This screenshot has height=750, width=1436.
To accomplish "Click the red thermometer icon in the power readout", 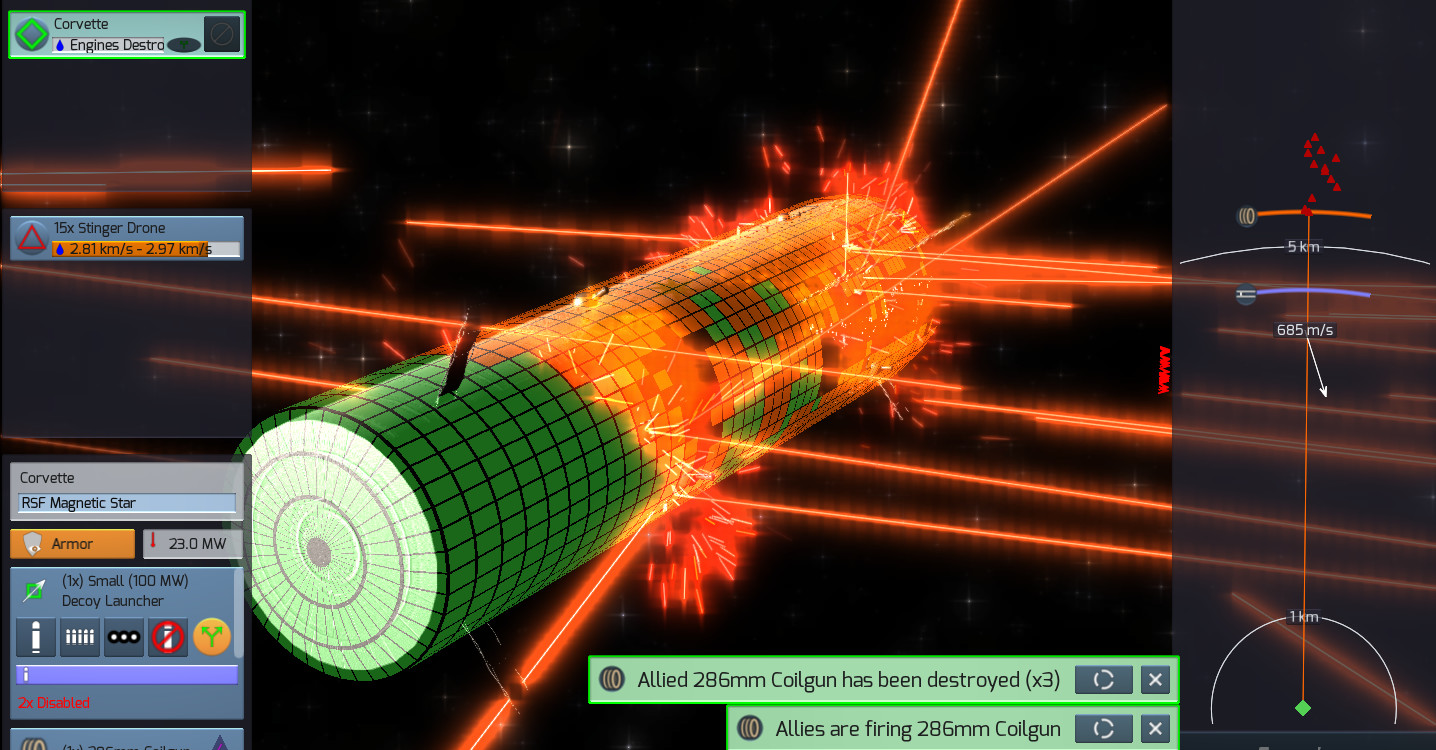I will click(x=152, y=543).
